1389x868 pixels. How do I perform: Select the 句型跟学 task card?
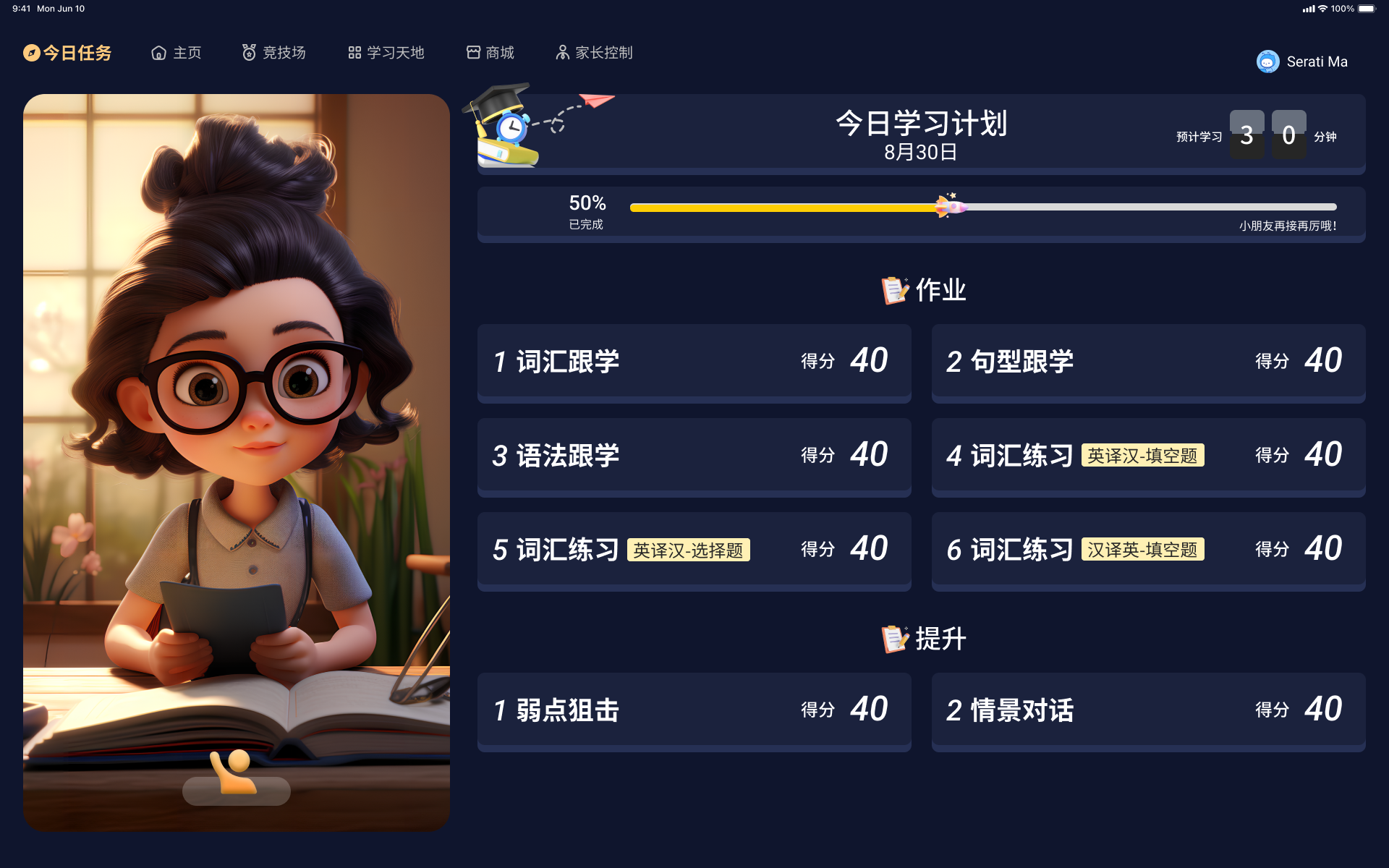(x=1148, y=361)
